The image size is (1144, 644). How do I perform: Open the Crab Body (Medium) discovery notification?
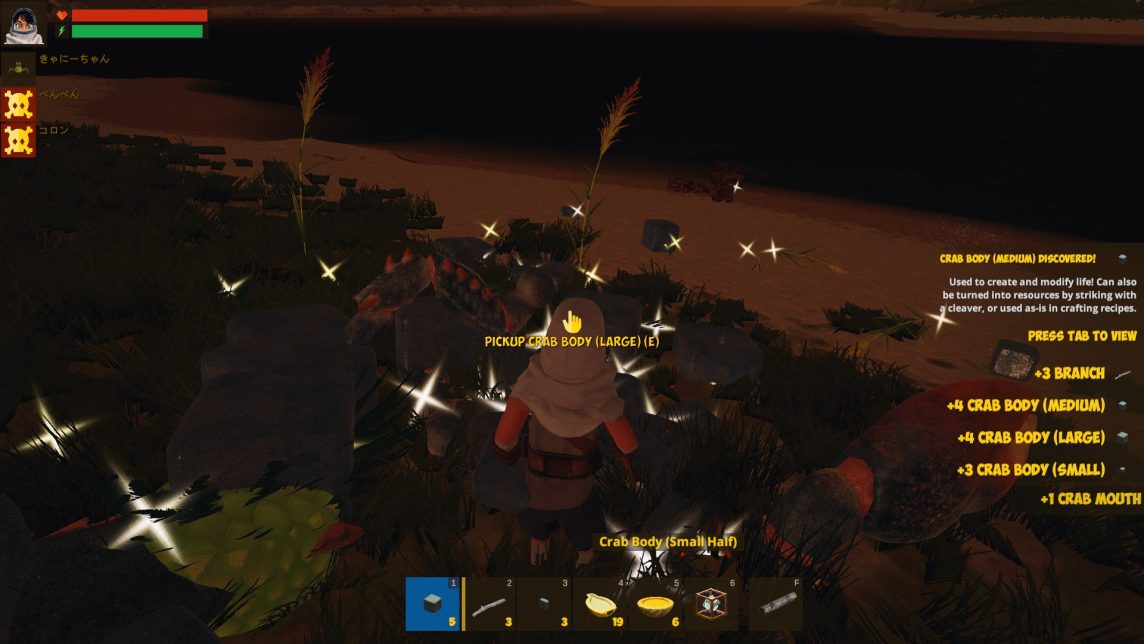coord(1035,284)
